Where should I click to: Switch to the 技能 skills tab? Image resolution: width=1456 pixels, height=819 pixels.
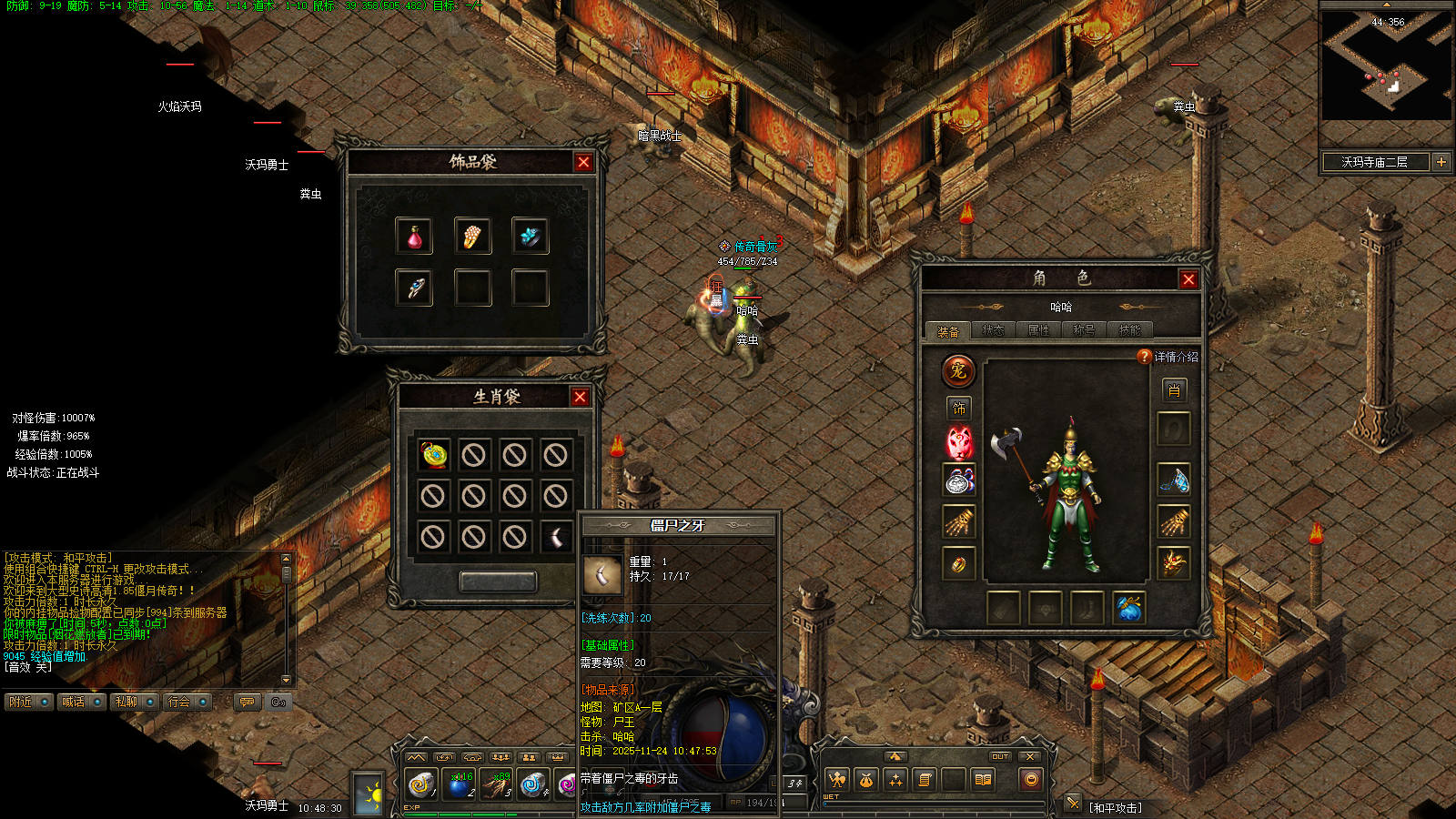pos(1129,330)
